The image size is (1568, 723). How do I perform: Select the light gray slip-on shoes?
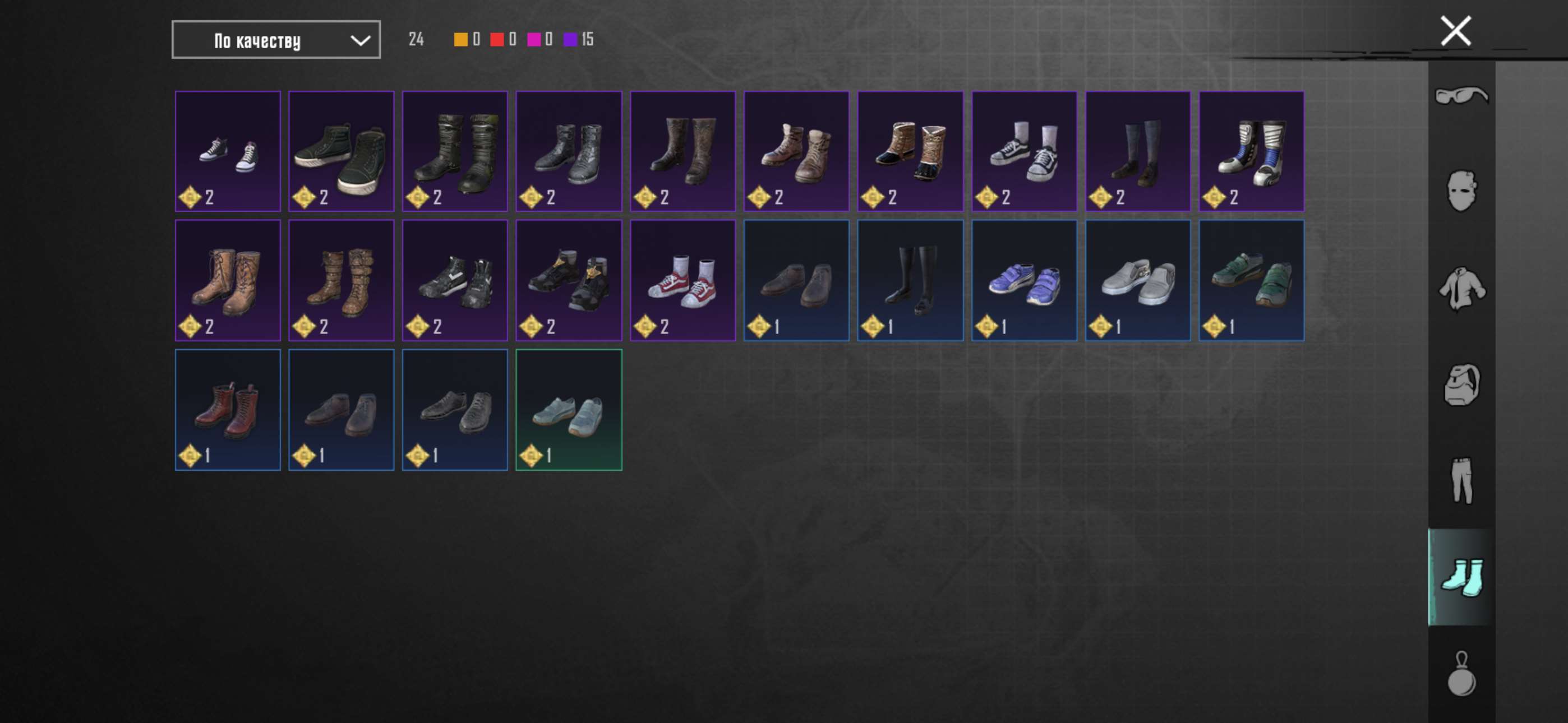1138,281
